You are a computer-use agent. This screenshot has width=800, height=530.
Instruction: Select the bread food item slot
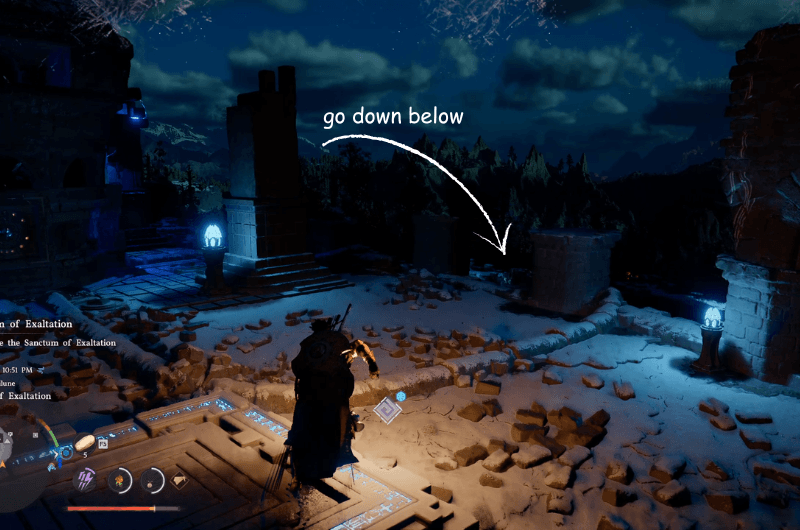click(85, 442)
